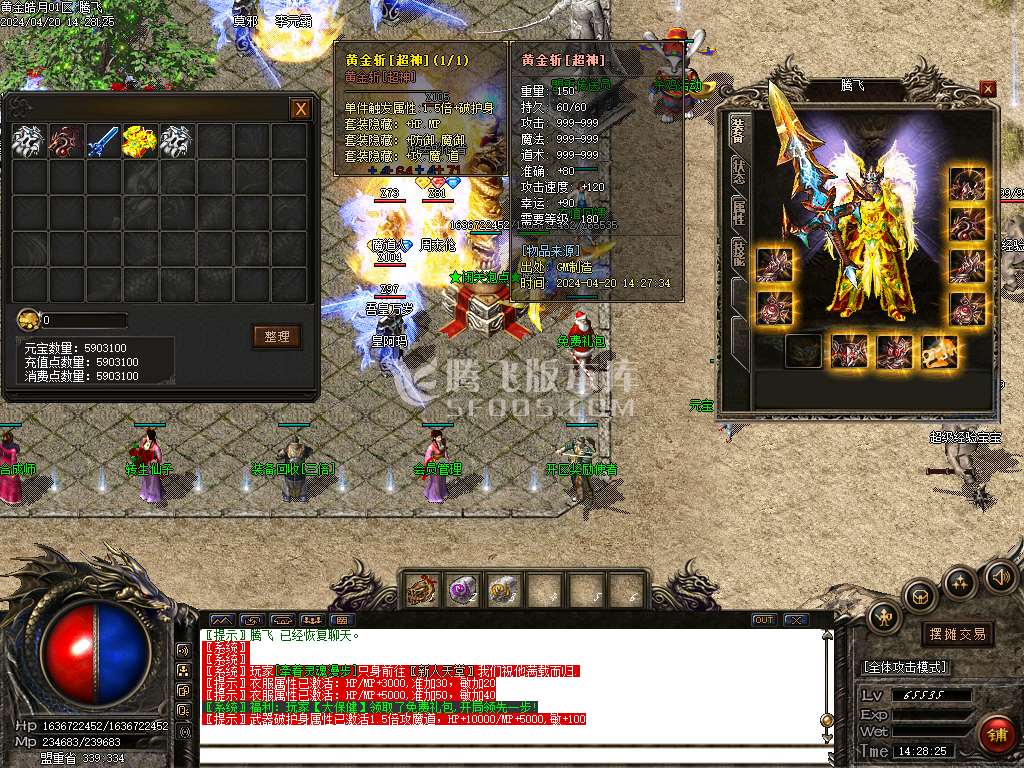Switch to the 状态 status tab
Image resolution: width=1024 pixels, height=768 pixels.
(738, 172)
